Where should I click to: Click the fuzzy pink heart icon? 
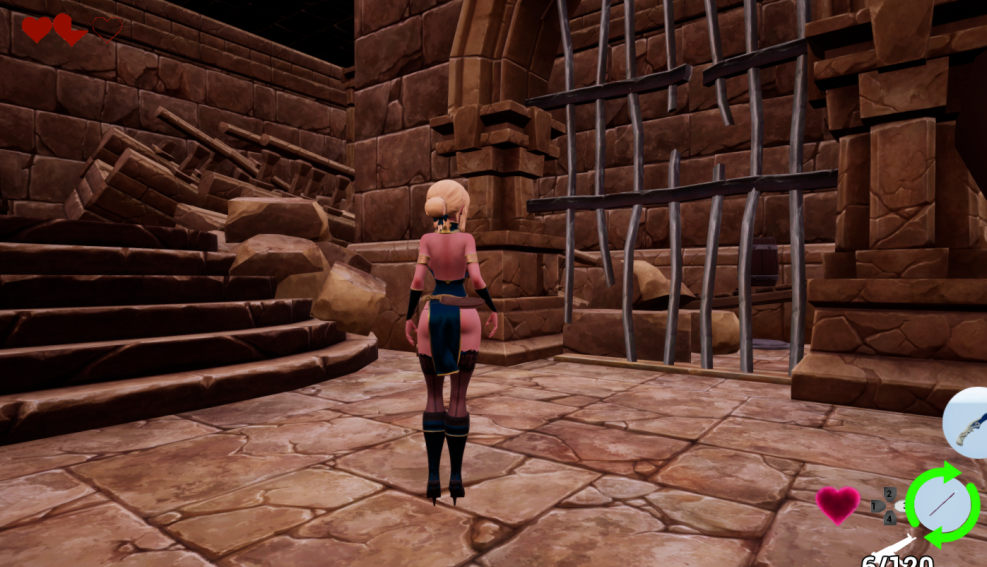click(x=837, y=505)
